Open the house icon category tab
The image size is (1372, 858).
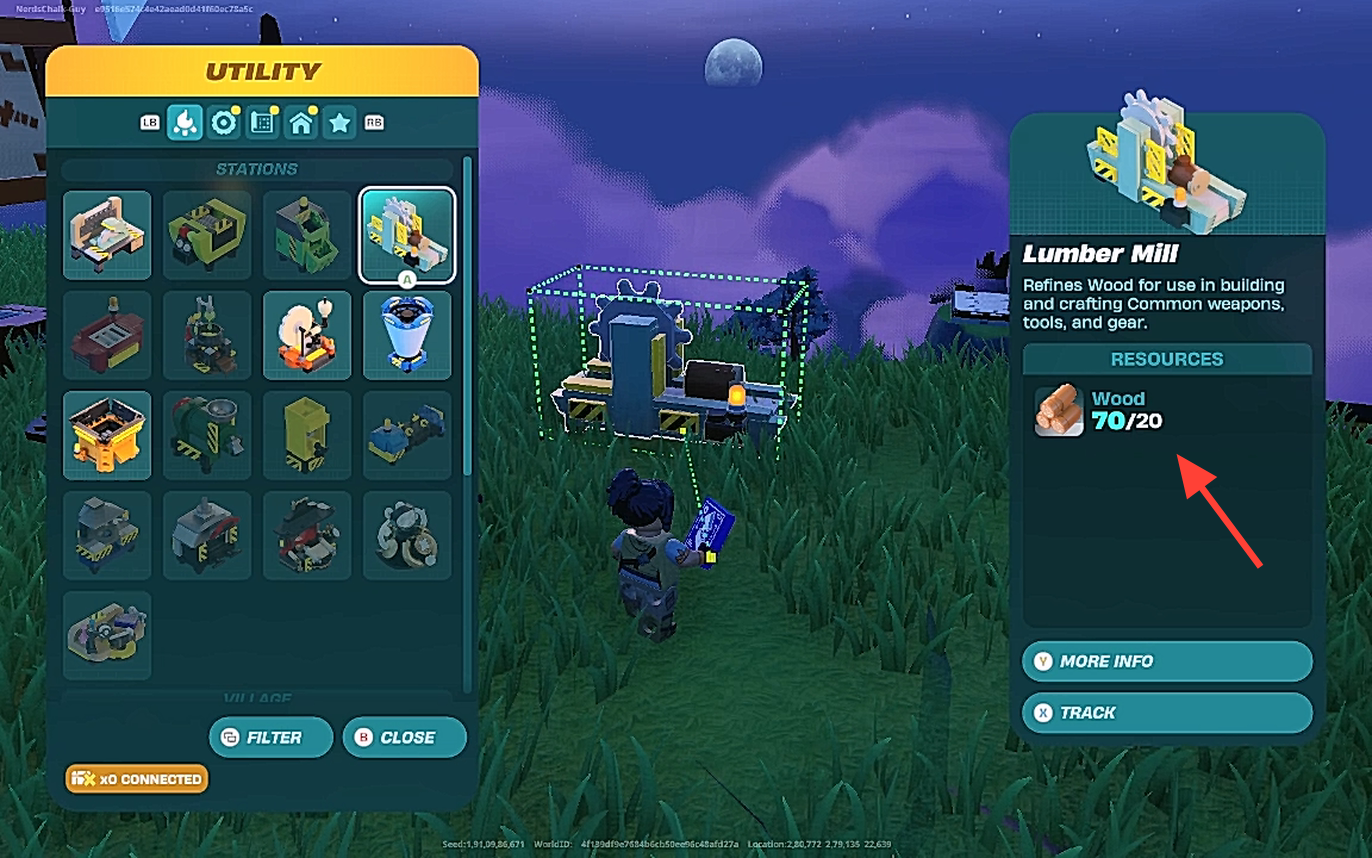pos(301,123)
